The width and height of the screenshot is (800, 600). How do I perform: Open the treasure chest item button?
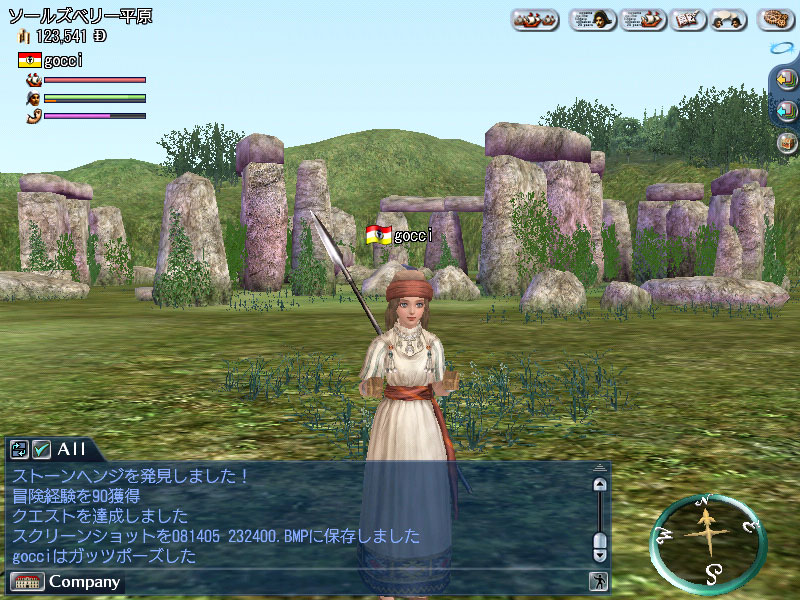pyautogui.click(x=785, y=141)
